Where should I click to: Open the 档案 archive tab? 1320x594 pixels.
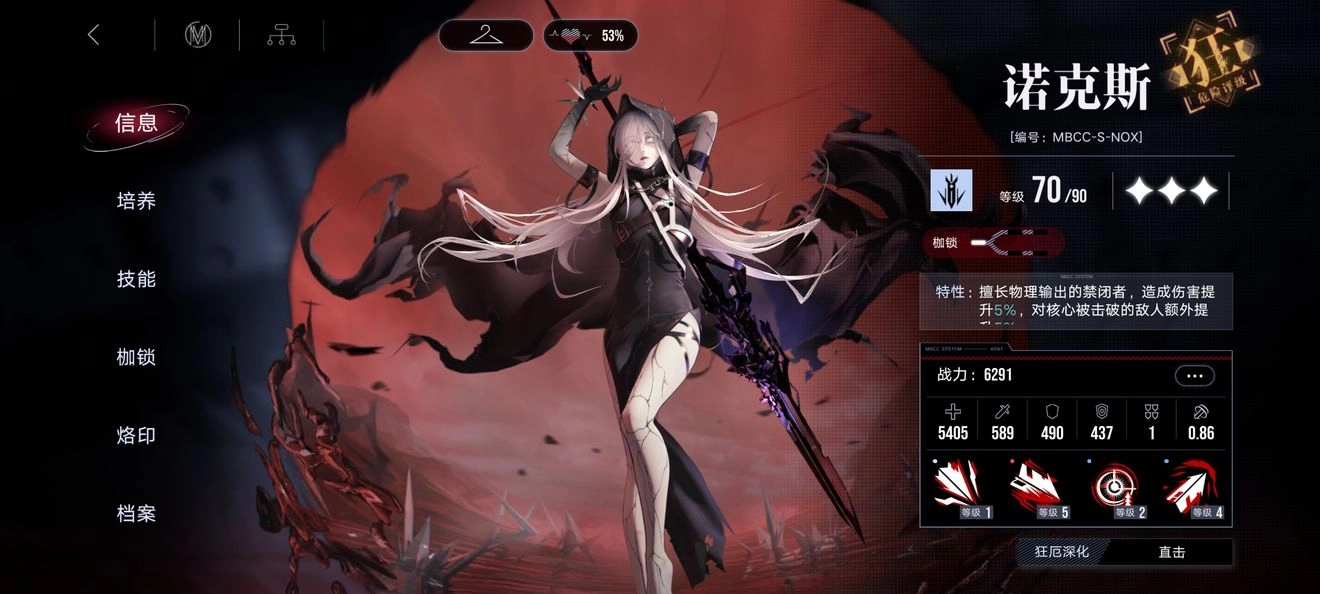pos(136,514)
